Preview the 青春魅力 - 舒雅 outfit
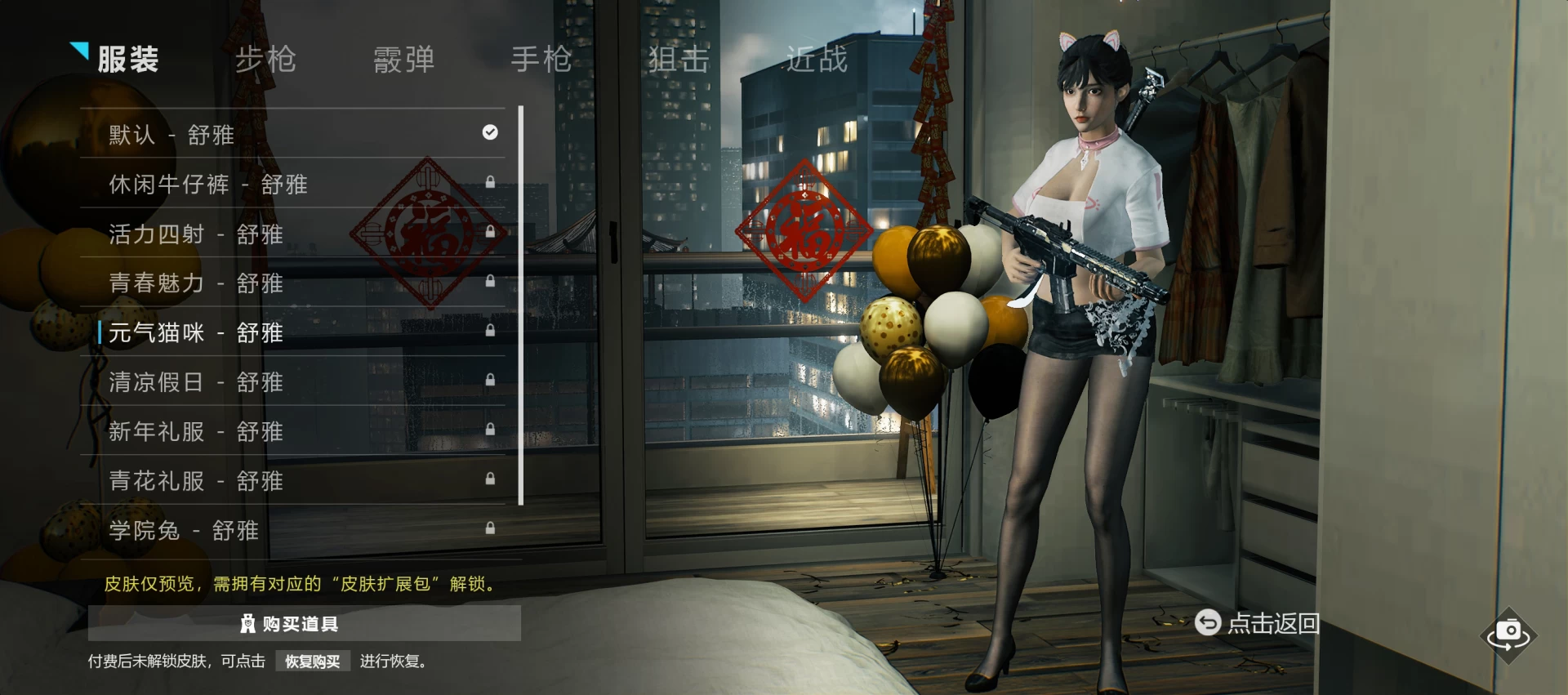1568x695 pixels. [294, 283]
